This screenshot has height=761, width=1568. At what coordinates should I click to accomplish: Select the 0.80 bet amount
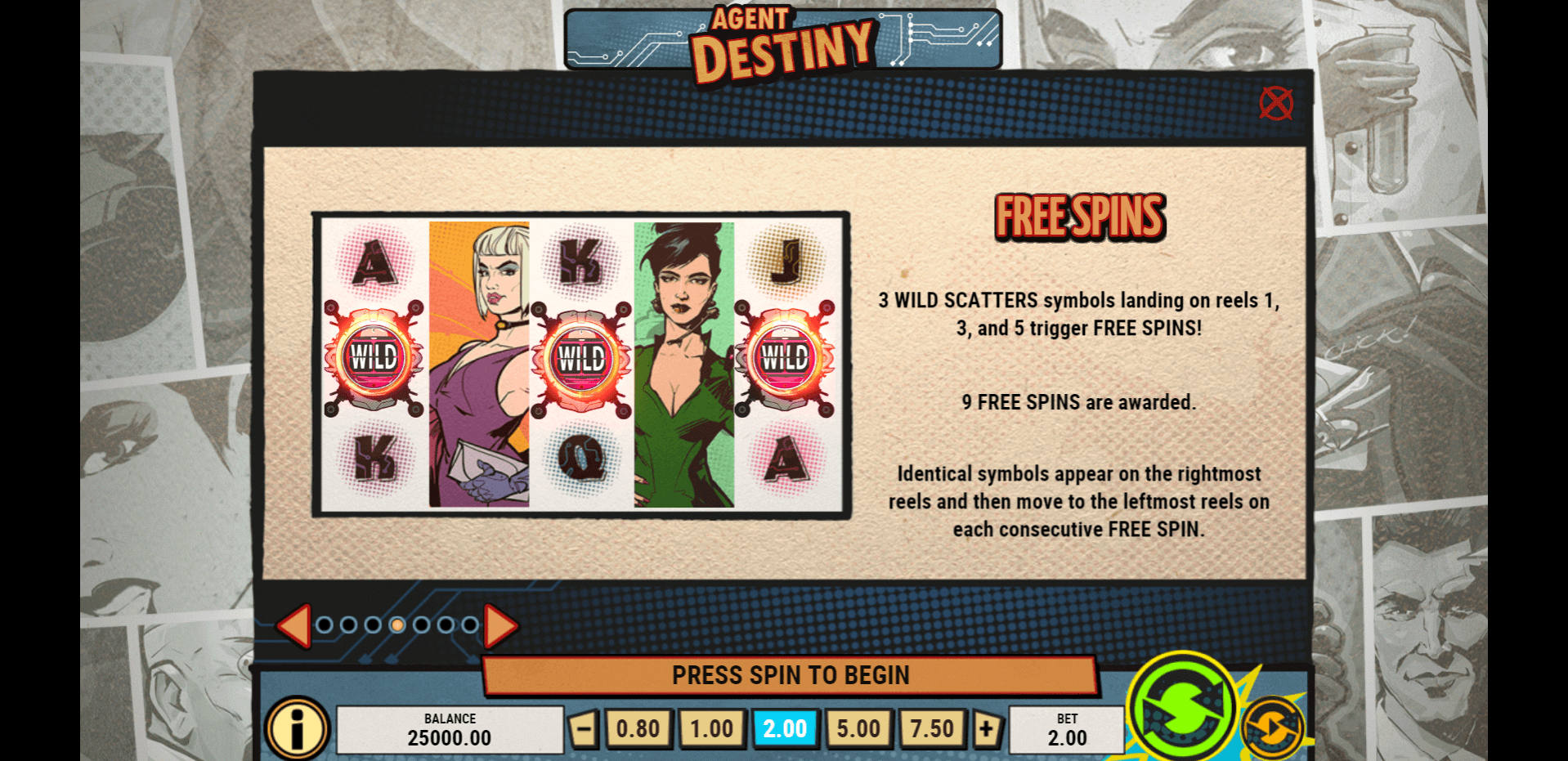638,728
